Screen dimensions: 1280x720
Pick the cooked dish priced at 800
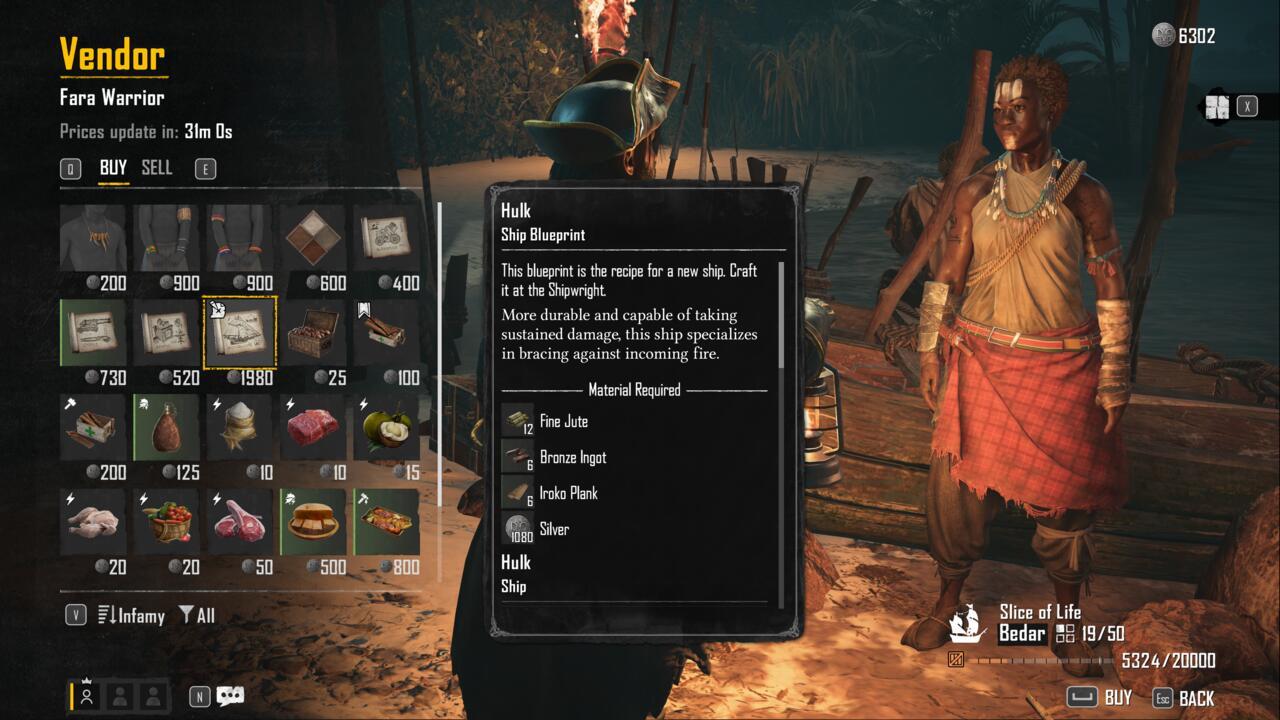point(387,521)
